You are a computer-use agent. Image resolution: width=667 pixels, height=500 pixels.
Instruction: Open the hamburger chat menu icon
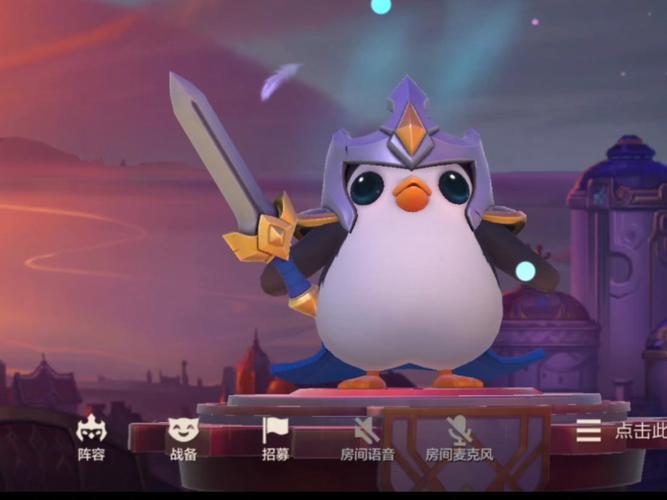pyautogui.click(x=589, y=431)
